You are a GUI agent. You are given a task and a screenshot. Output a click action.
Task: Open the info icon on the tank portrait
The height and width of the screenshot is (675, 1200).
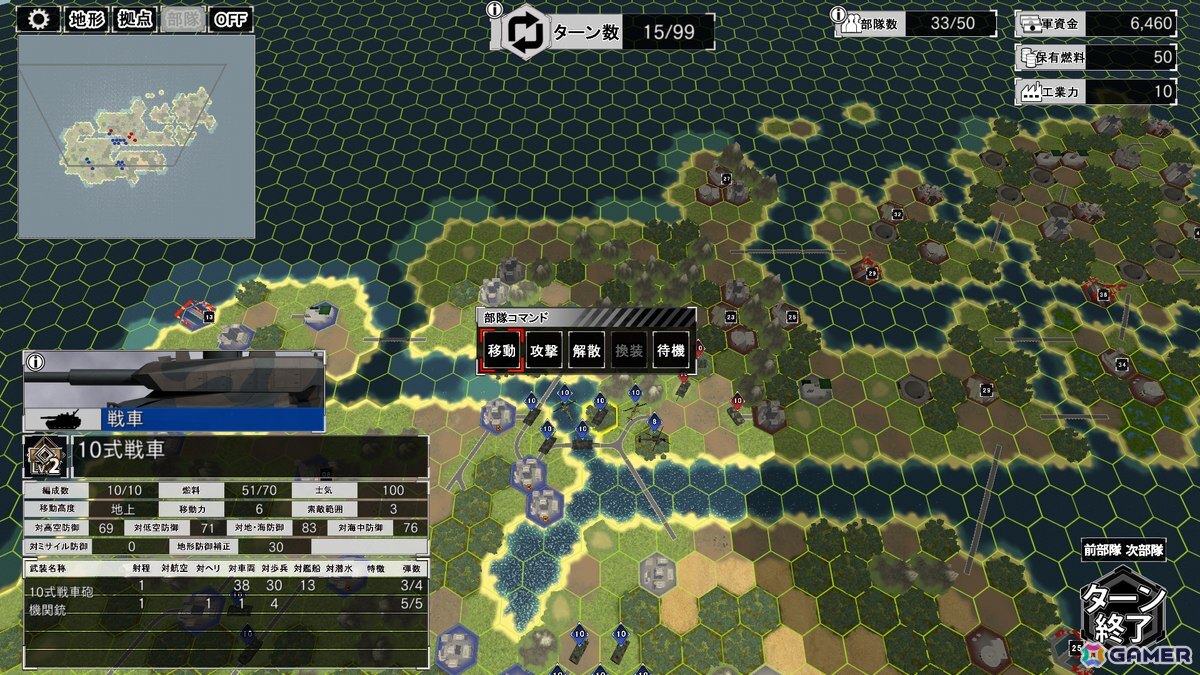click(36, 362)
